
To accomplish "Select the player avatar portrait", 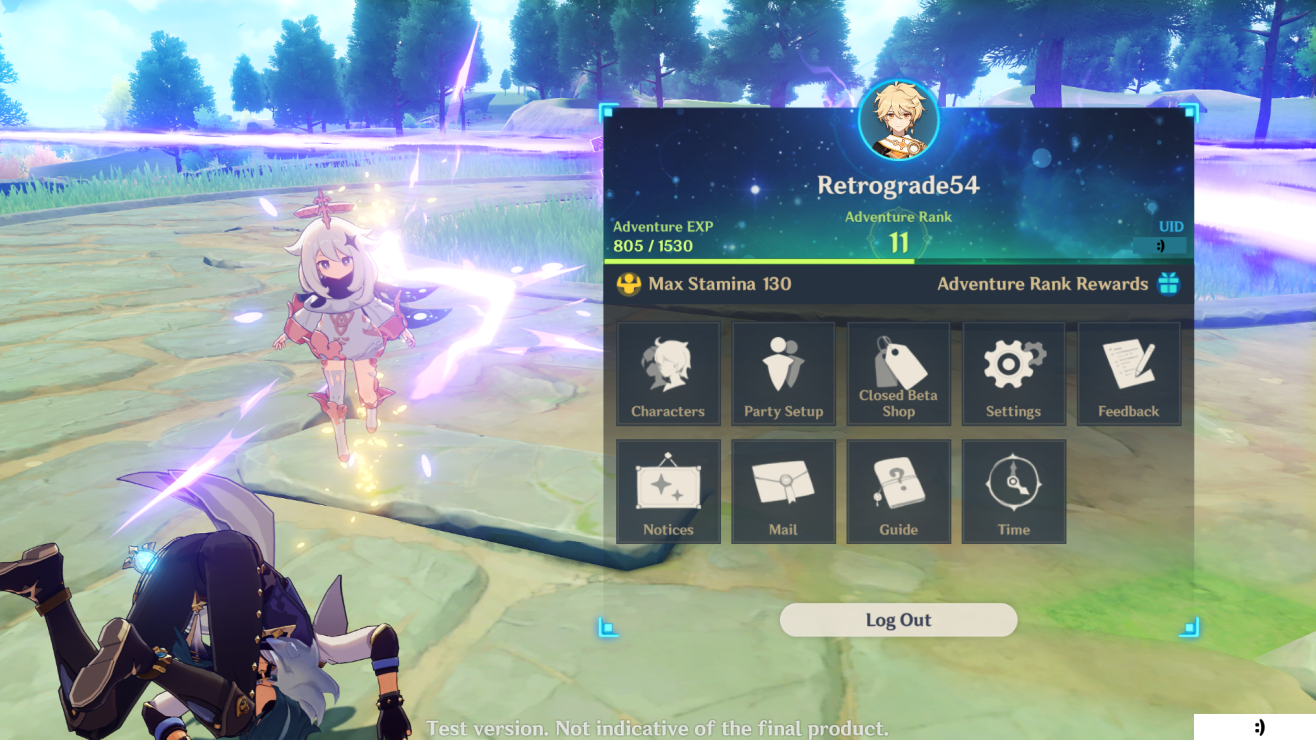I will 898,121.
